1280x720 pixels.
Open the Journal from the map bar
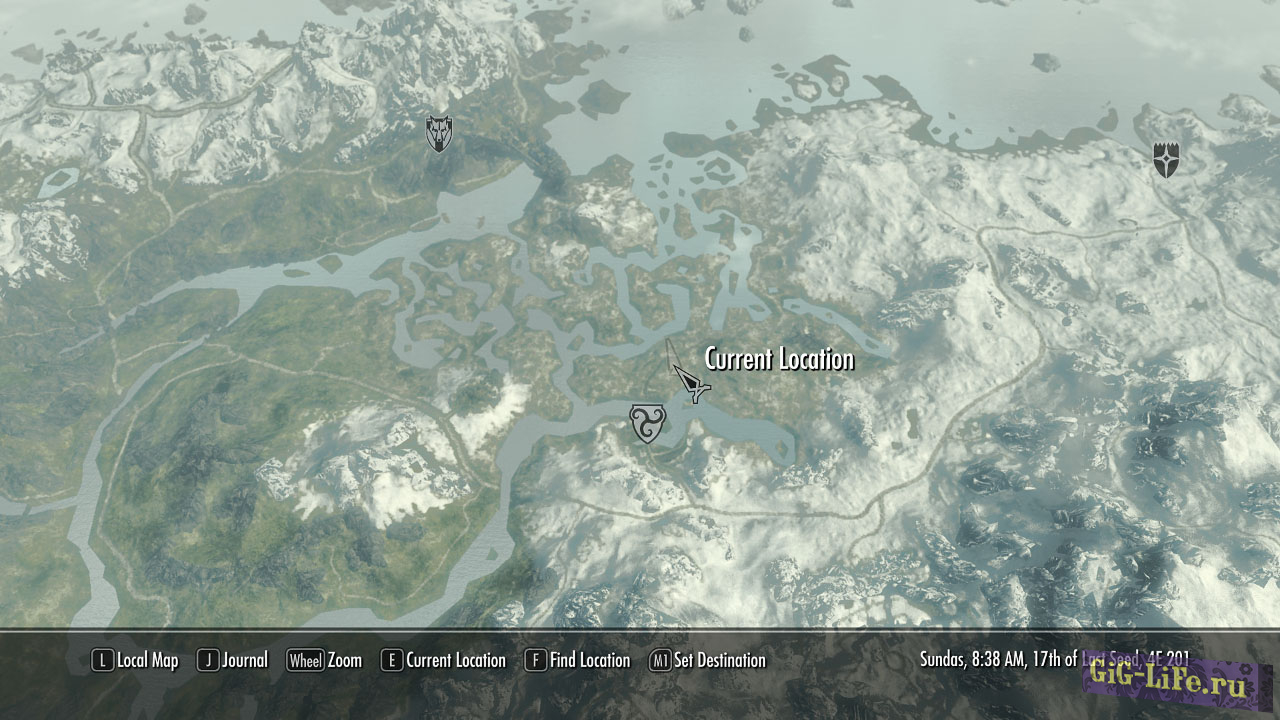click(233, 660)
